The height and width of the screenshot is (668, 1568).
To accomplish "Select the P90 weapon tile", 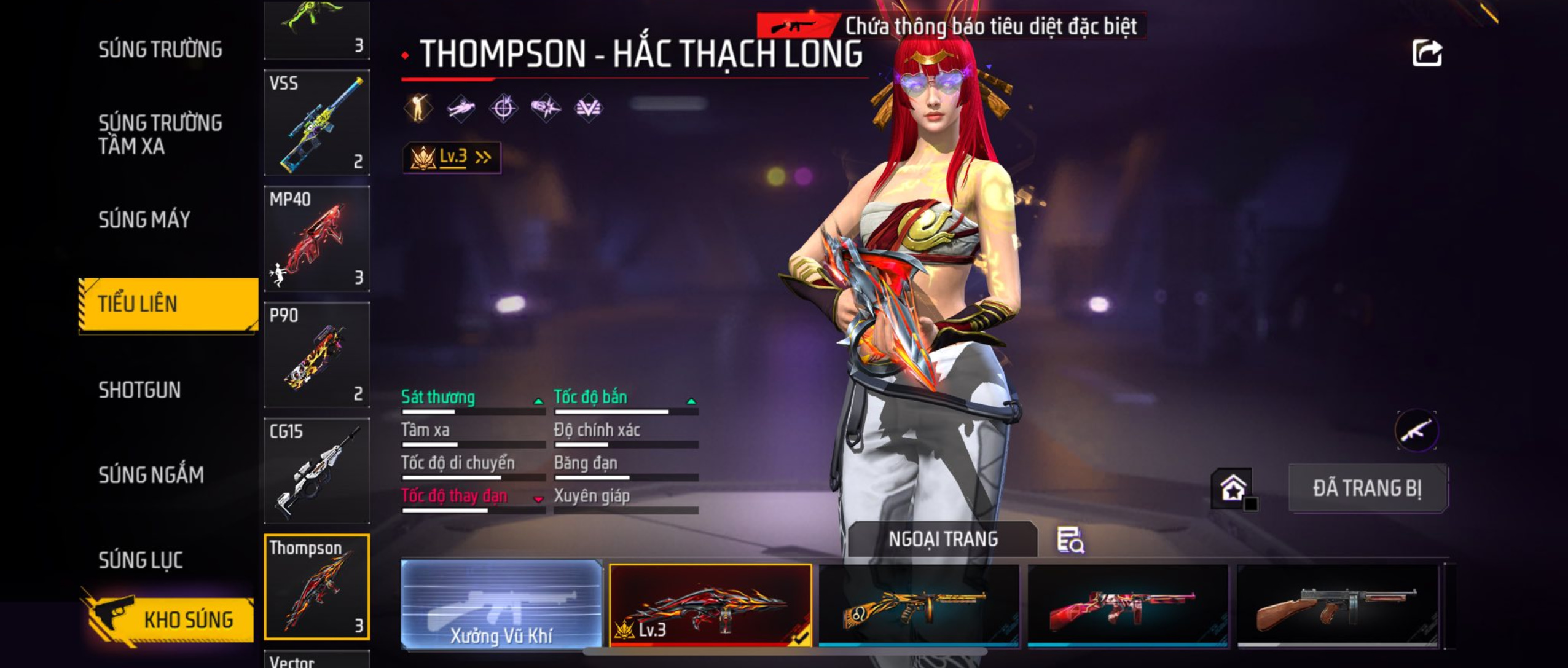I will coord(317,355).
